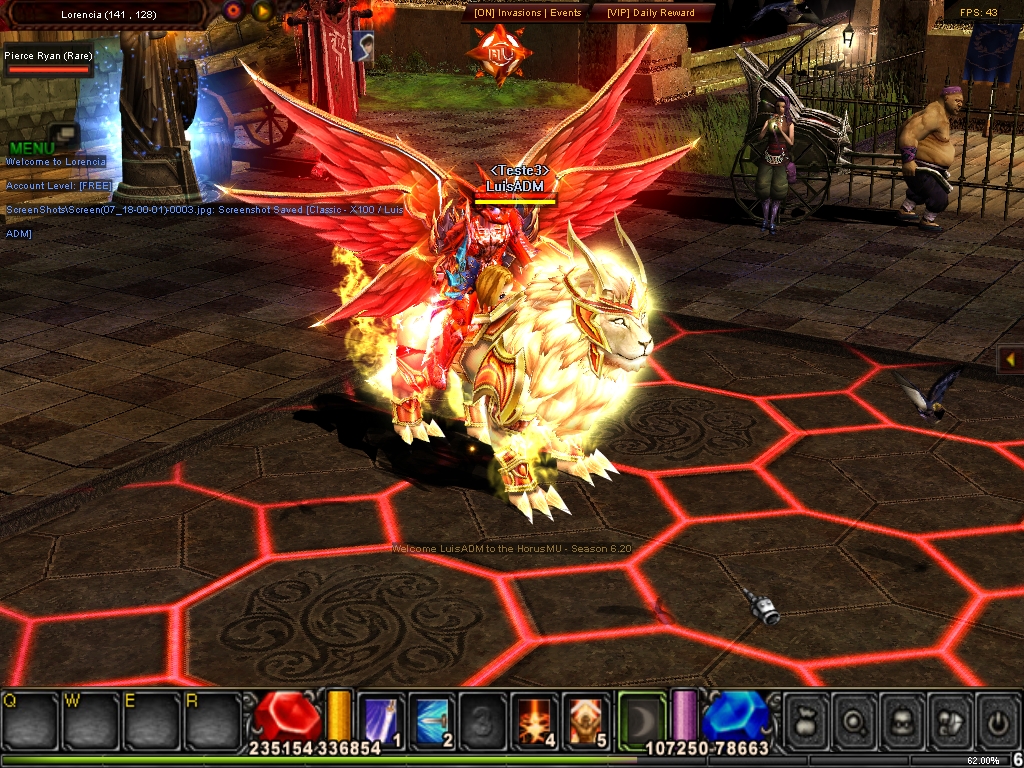Expand the side panel arrow tab
Image resolution: width=1024 pixels, height=768 pixels.
1010,358
